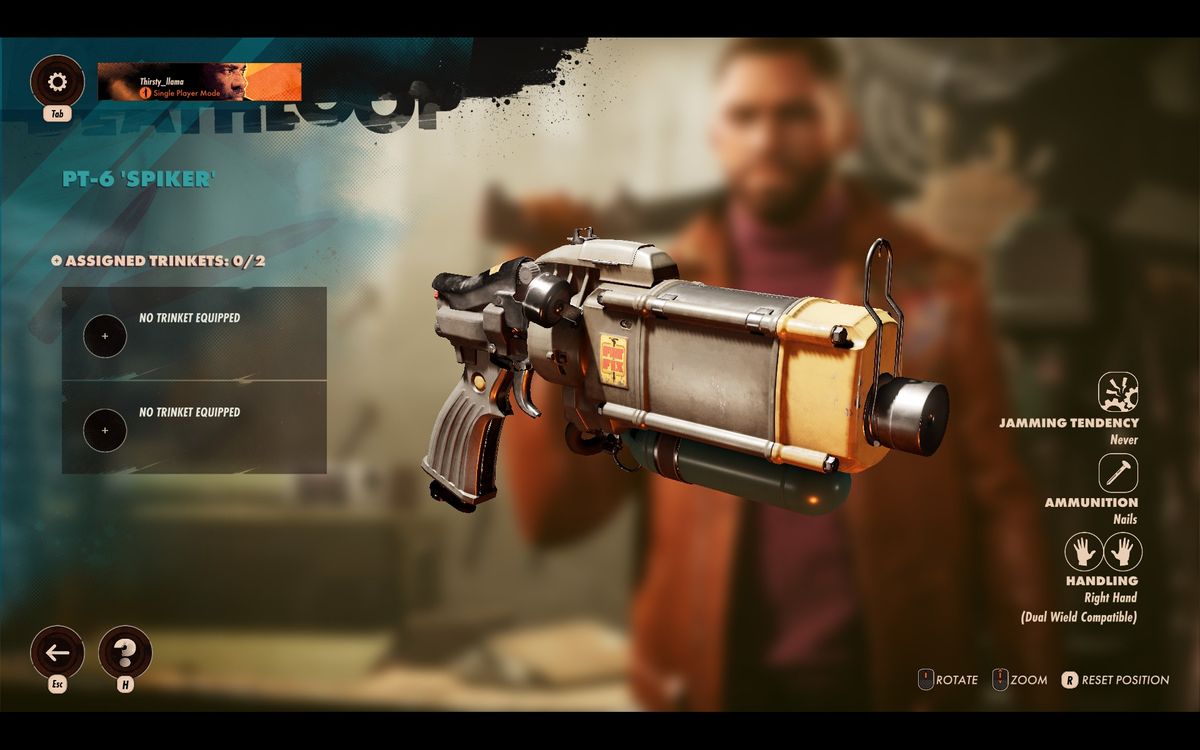Open settings with the gear icon
This screenshot has height=750, width=1200.
[x=57, y=82]
